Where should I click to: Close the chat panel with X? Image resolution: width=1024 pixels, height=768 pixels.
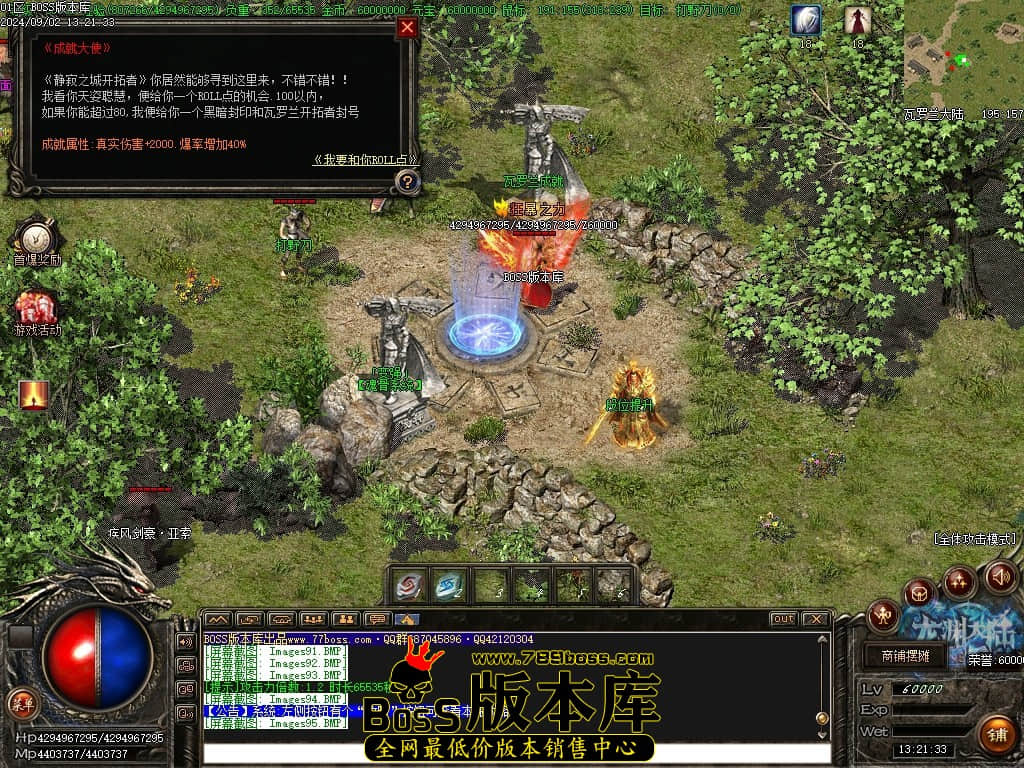click(815, 619)
